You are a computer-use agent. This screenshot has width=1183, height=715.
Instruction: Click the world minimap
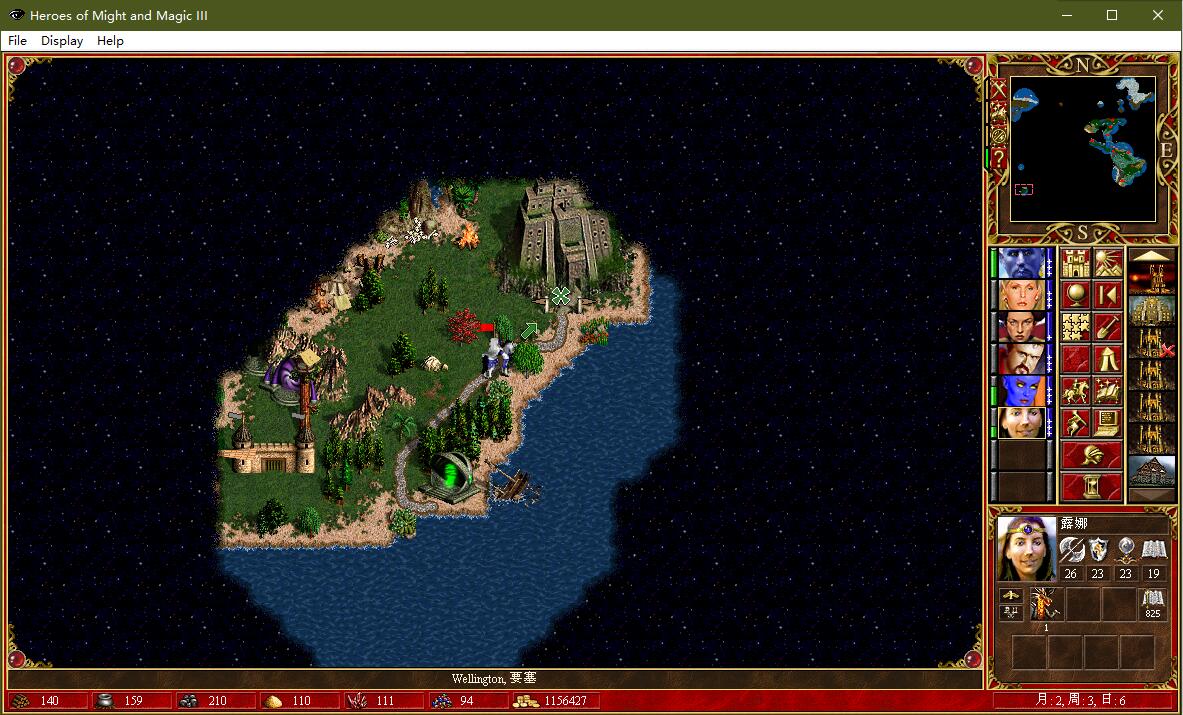(1083, 149)
